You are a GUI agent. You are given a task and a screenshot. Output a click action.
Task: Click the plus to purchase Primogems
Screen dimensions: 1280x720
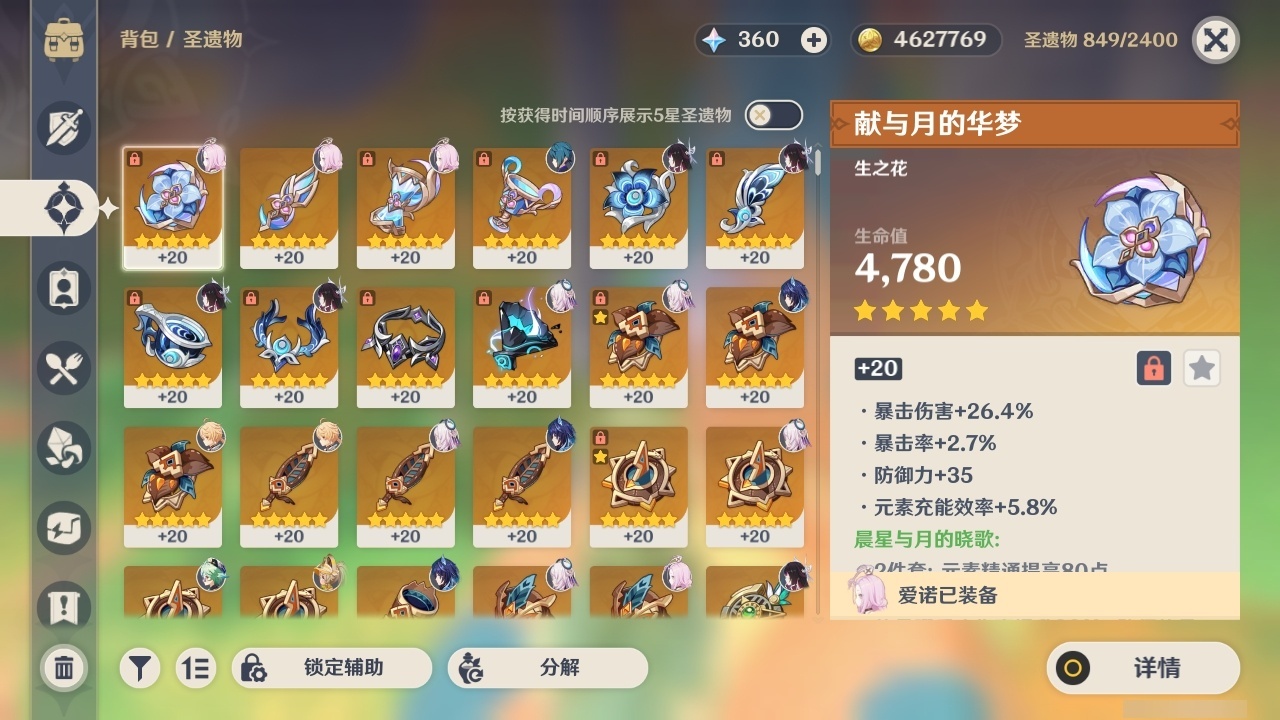[812, 39]
